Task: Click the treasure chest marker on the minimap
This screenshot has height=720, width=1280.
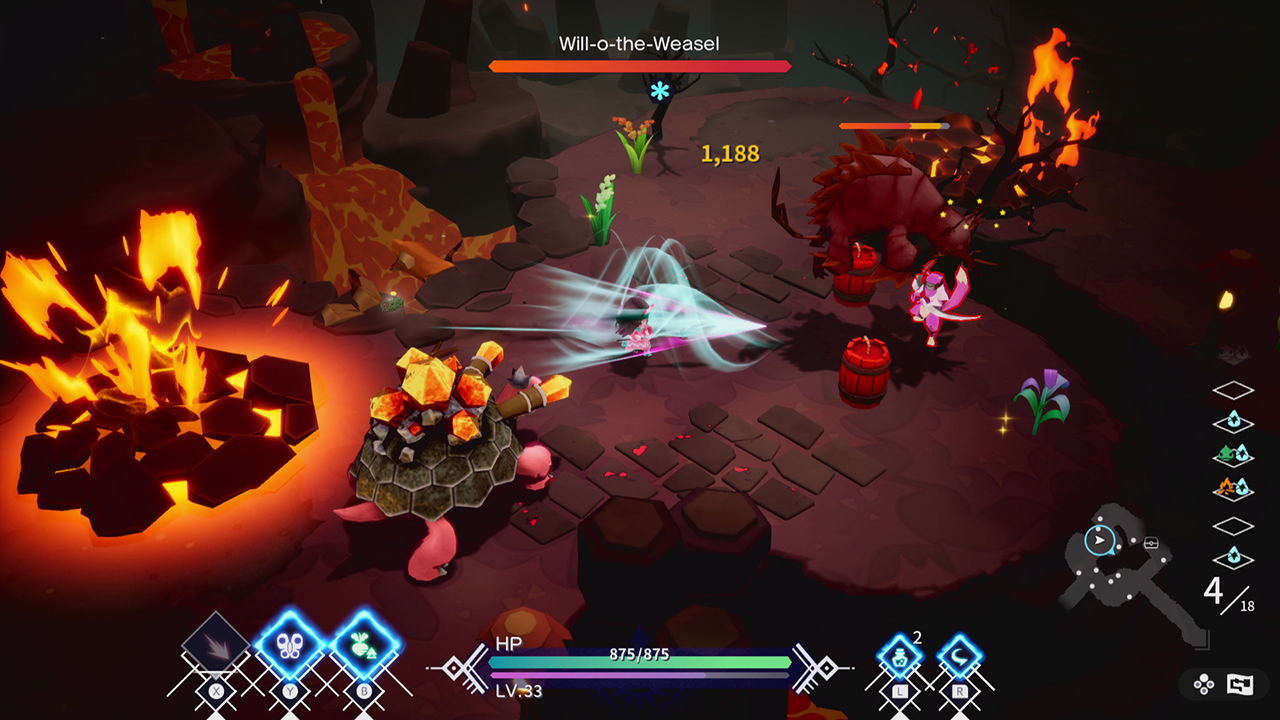Action: (1151, 542)
